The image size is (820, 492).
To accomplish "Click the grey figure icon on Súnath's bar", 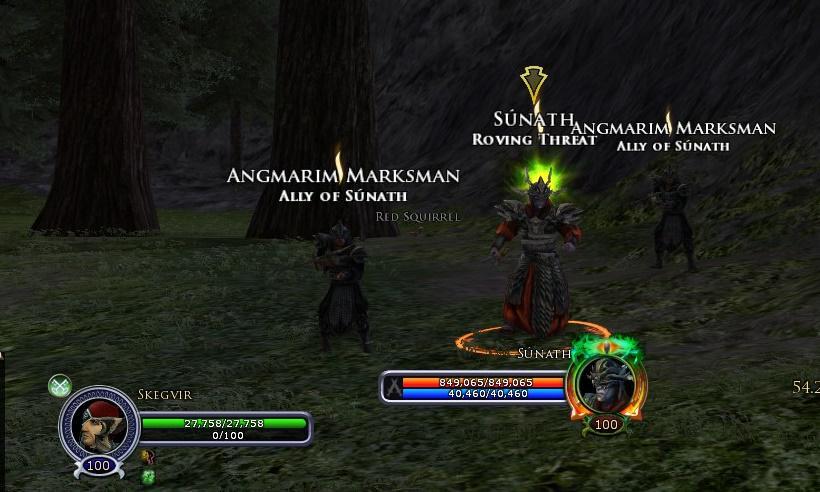I will [395, 387].
